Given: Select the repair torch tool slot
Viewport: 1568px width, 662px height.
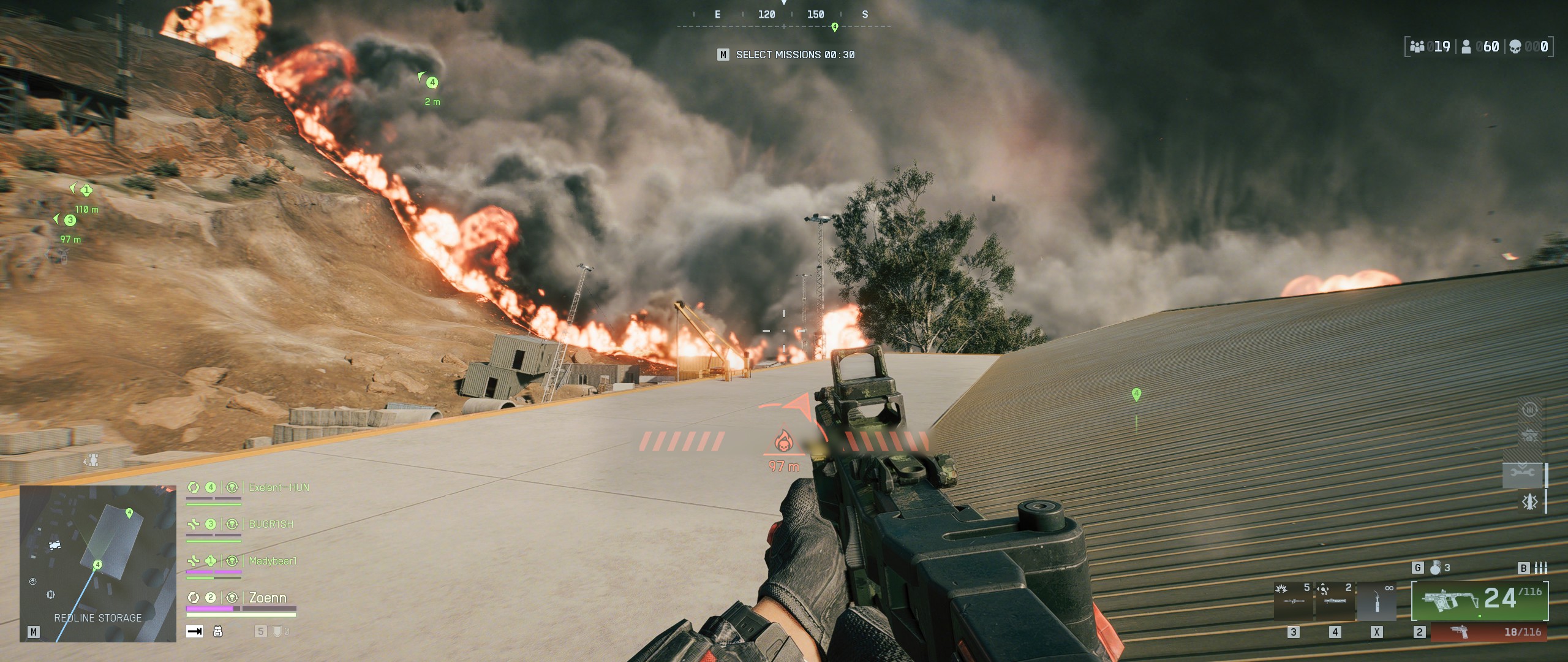Looking at the screenshot, I should tap(1377, 601).
